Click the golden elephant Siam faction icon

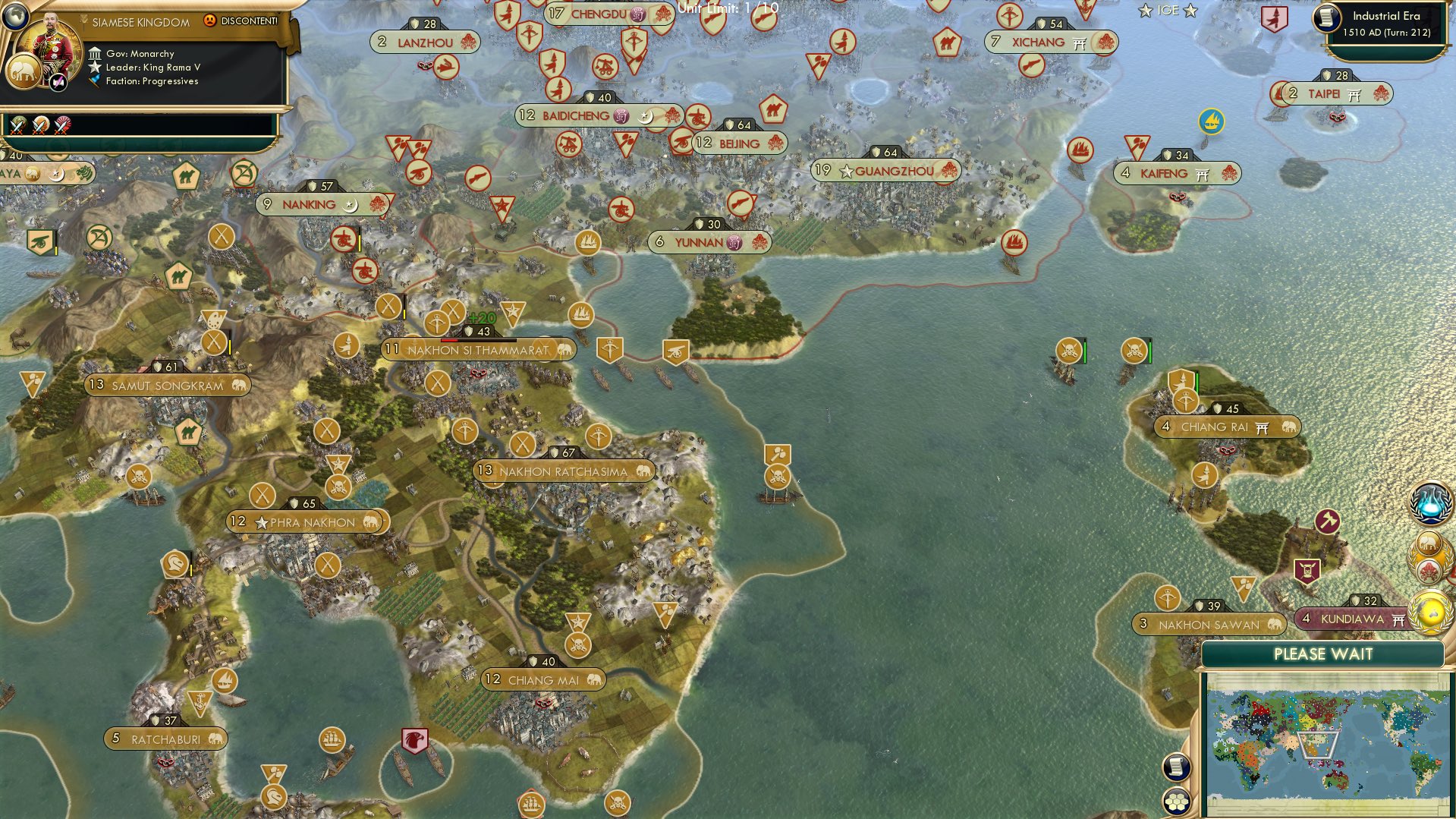pos(24,71)
